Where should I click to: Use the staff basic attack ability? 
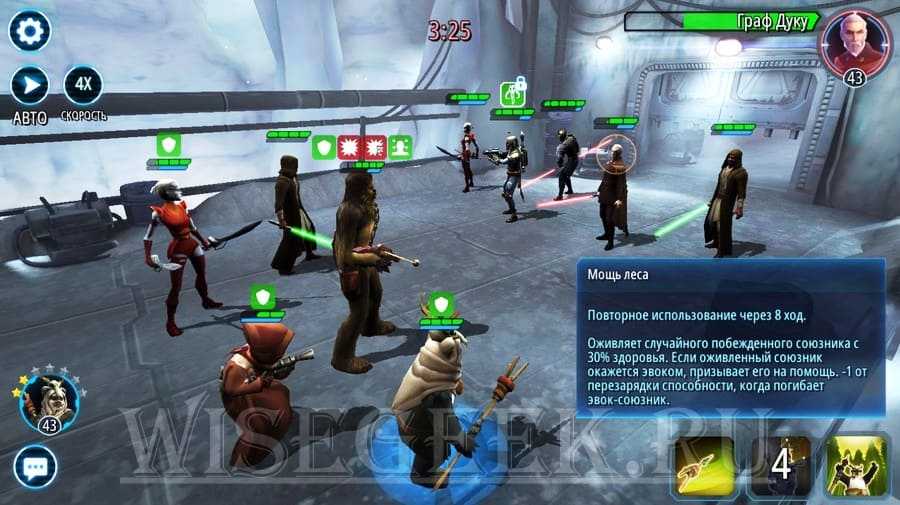click(707, 467)
